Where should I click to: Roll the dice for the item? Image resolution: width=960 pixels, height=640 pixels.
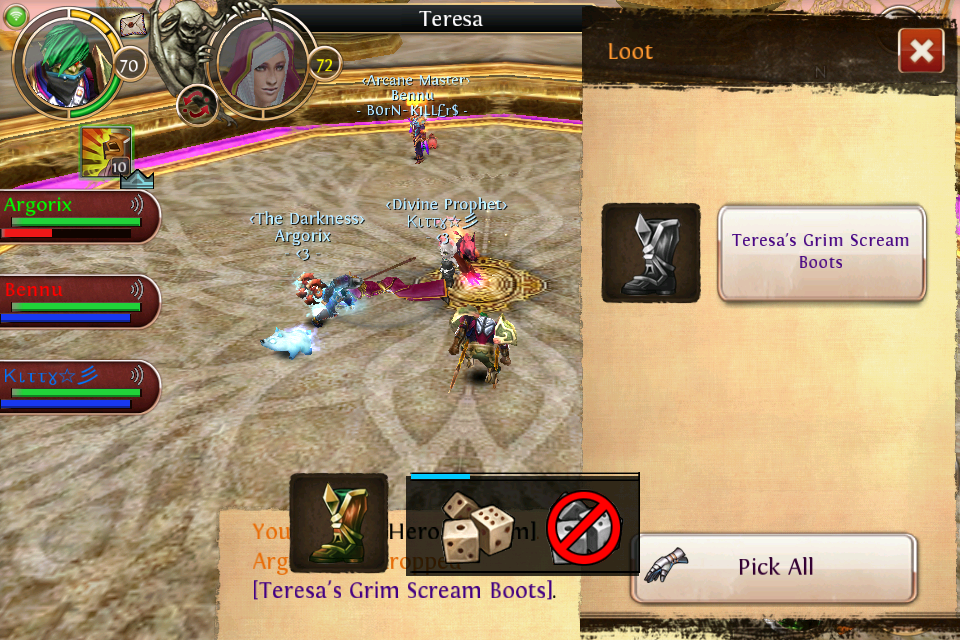click(x=478, y=527)
